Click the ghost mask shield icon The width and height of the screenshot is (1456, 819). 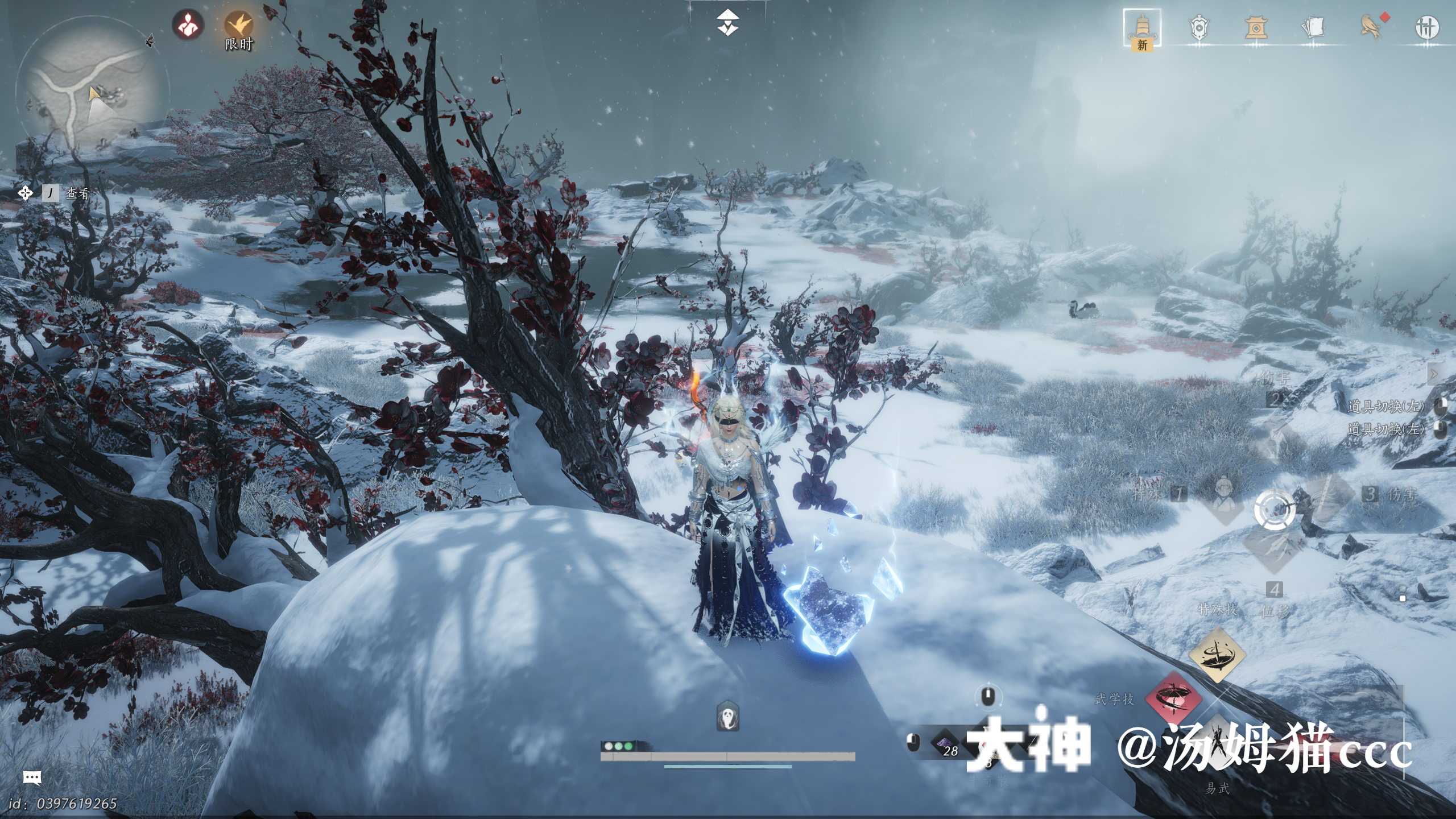click(x=728, y=715)
